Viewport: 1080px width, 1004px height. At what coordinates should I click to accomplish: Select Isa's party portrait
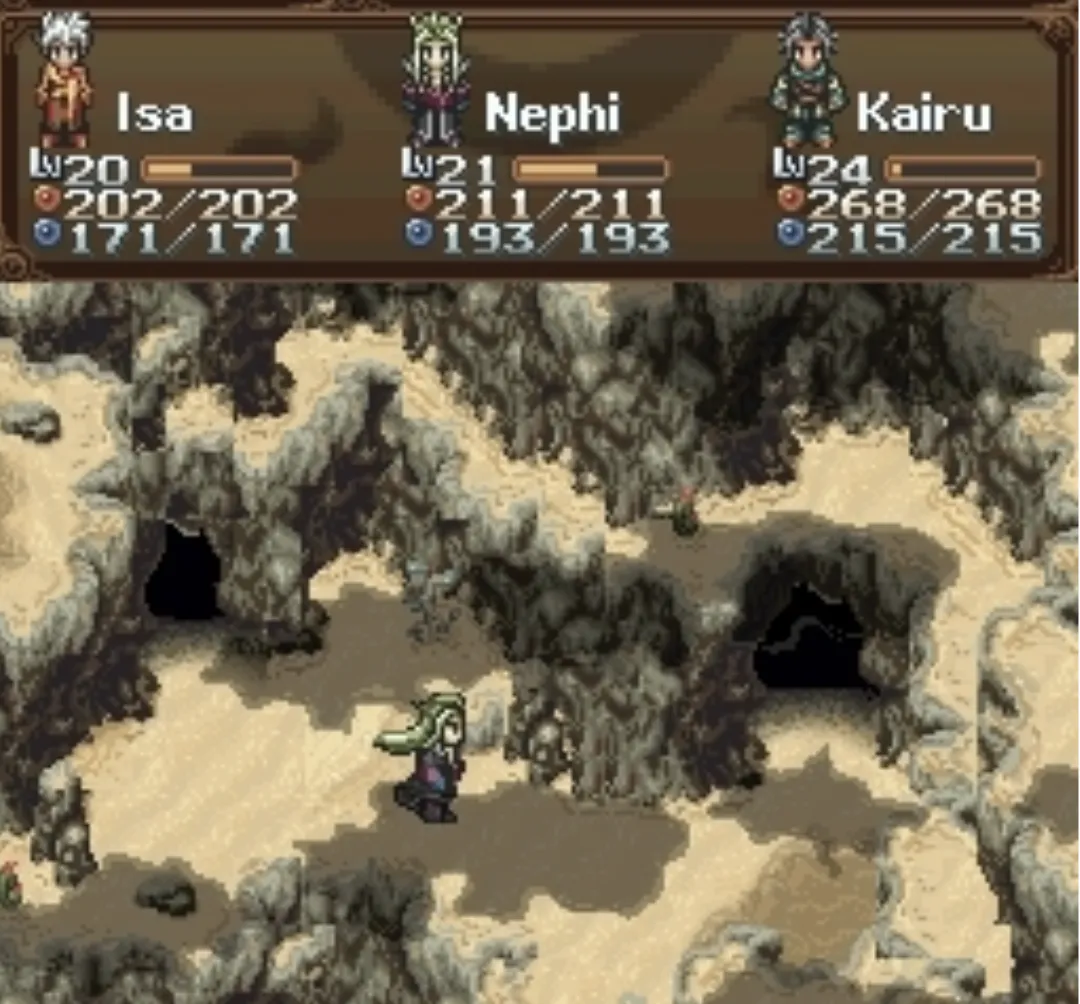pos(64,82)
